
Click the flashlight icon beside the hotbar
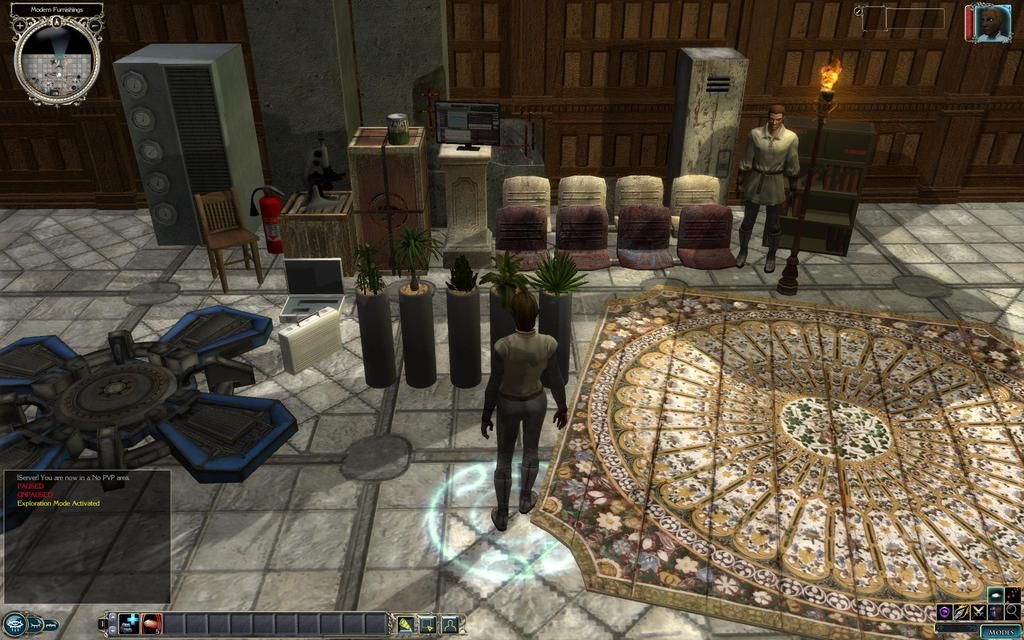pos(406,624)
